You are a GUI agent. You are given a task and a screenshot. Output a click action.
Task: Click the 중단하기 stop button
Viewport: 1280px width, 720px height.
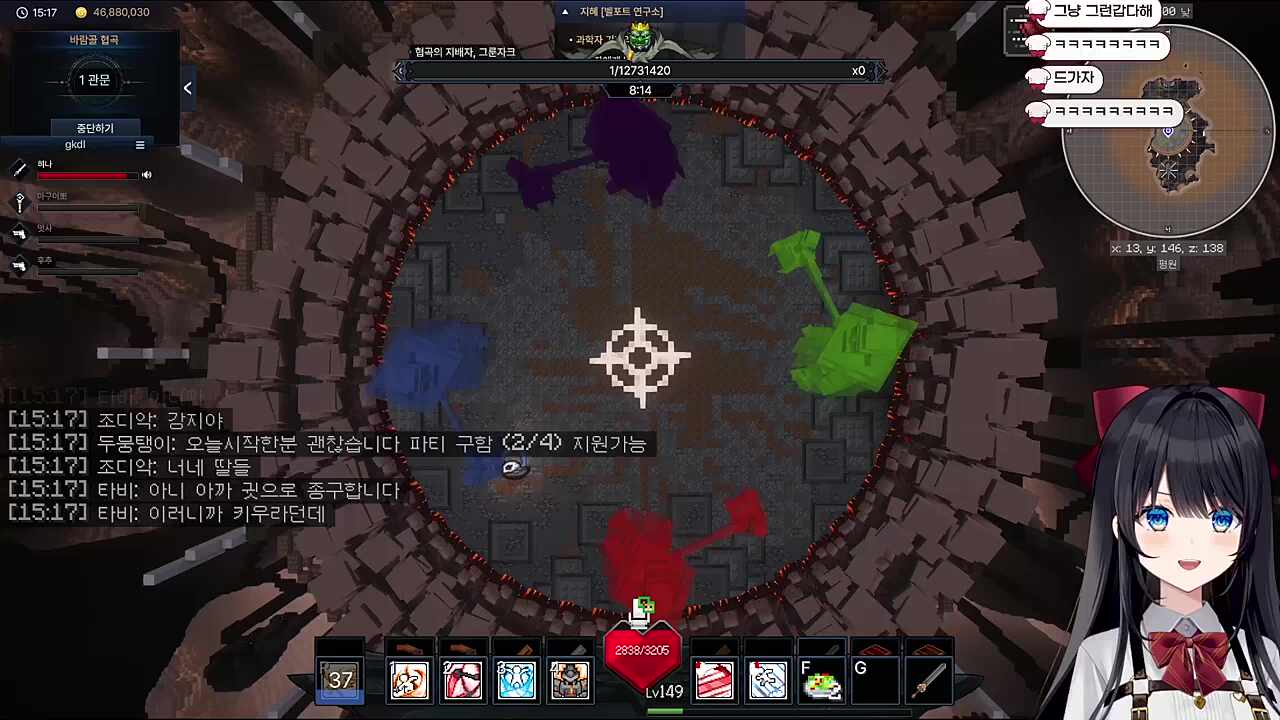[x=95, y=128]
